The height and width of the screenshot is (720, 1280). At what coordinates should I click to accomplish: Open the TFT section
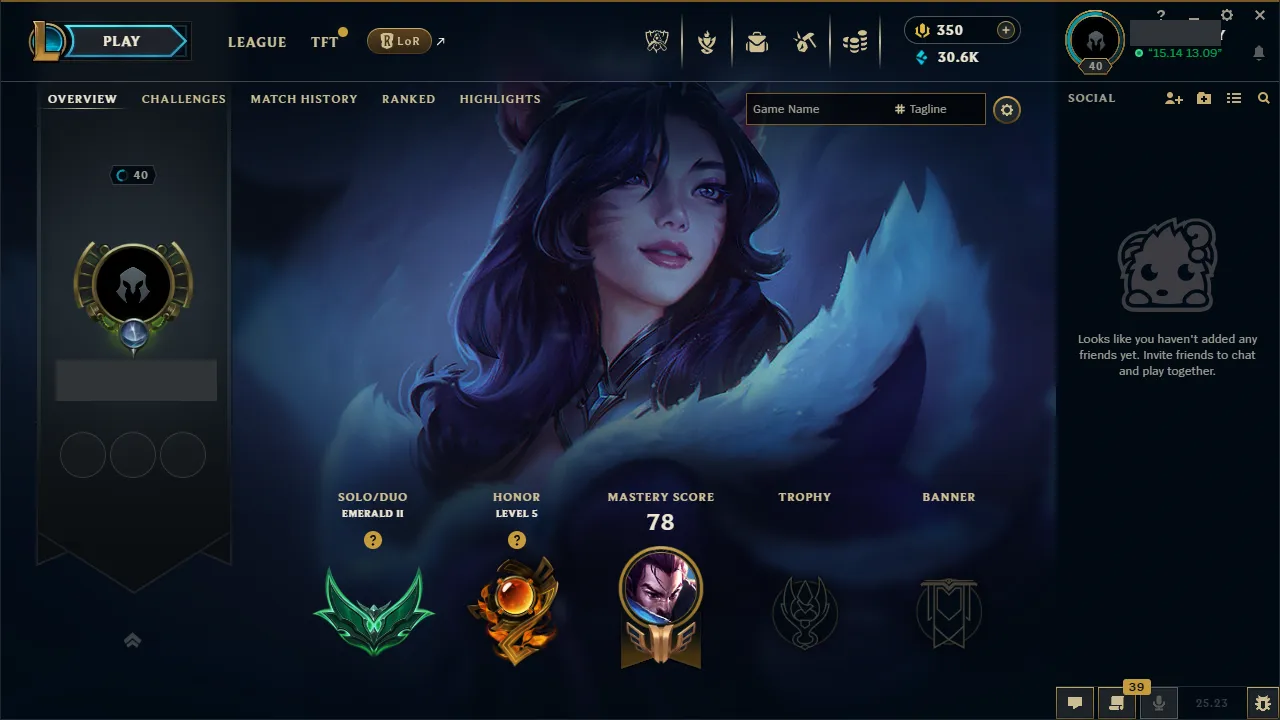point(323,42)
